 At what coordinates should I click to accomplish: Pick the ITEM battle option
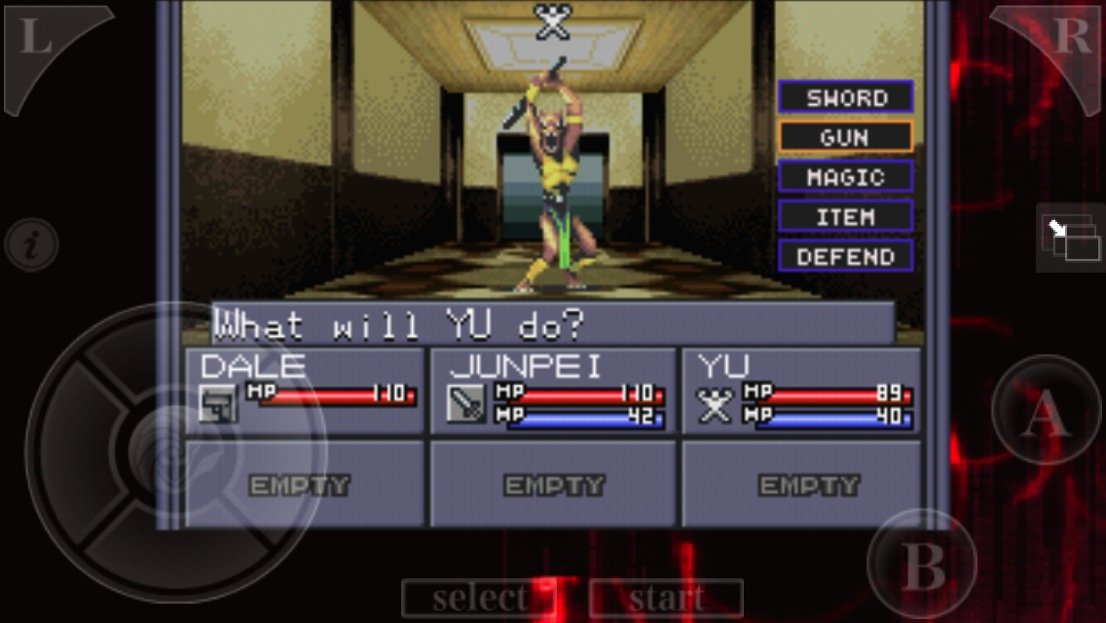[x=846, y=217]
